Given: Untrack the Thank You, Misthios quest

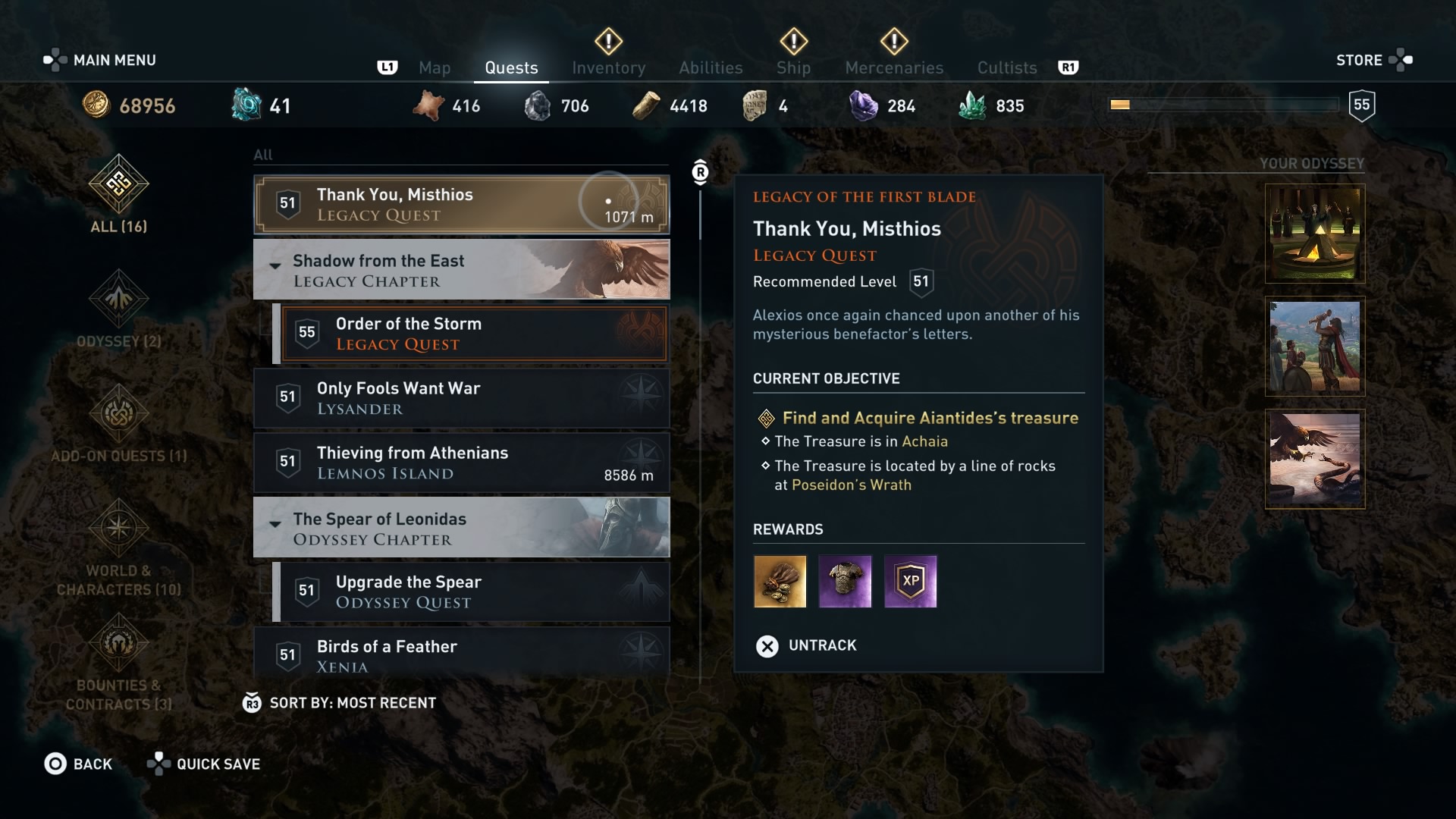Looking at the screenshot, I should coord(806,645).
